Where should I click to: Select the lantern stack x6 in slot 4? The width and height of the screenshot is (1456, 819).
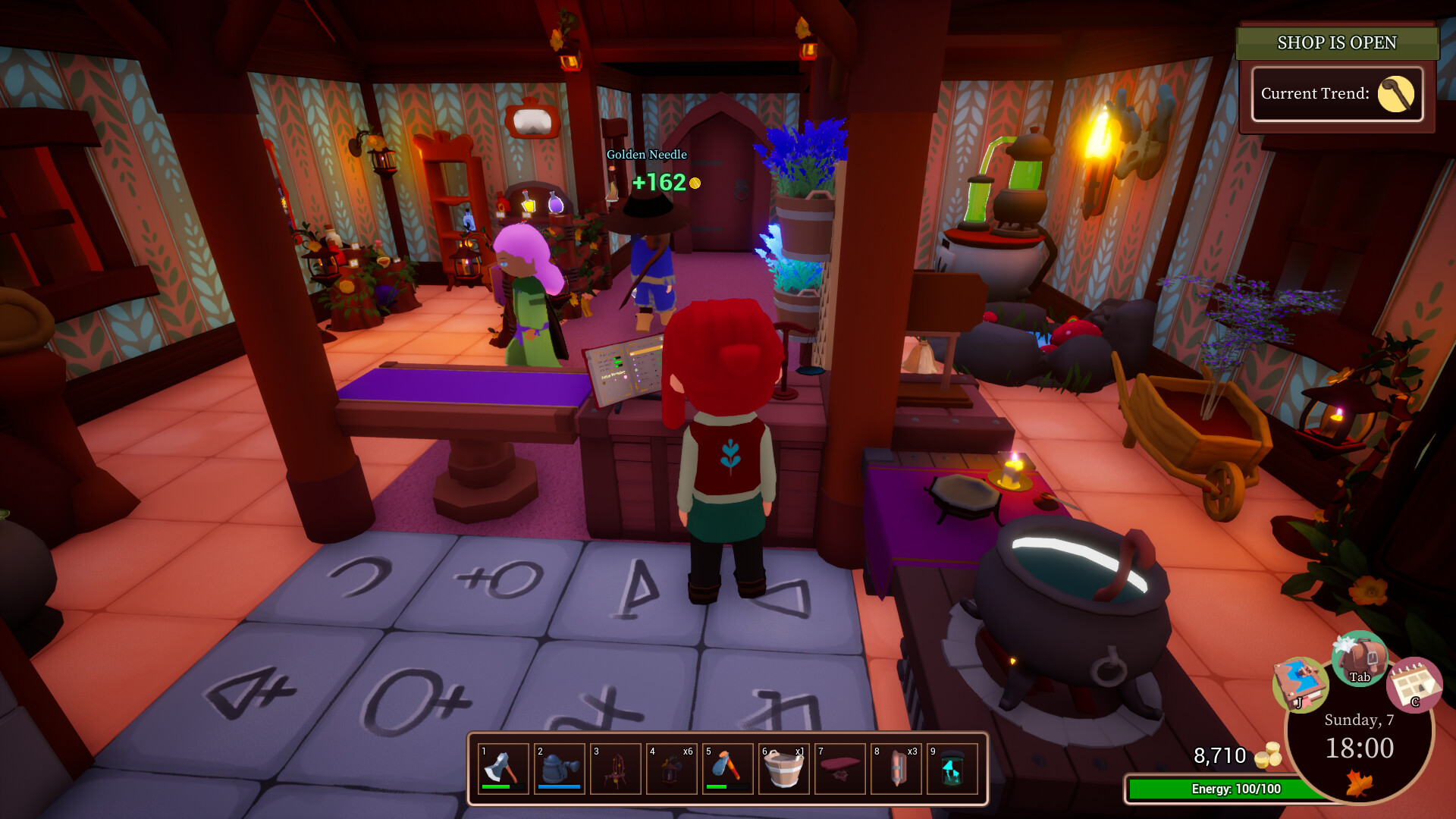(672, 768)
